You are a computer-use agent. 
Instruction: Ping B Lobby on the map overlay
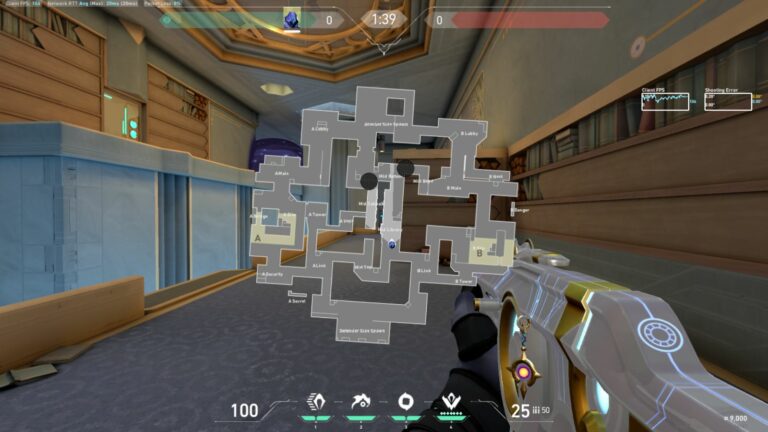pyautogui.click(x=468, y=133)
